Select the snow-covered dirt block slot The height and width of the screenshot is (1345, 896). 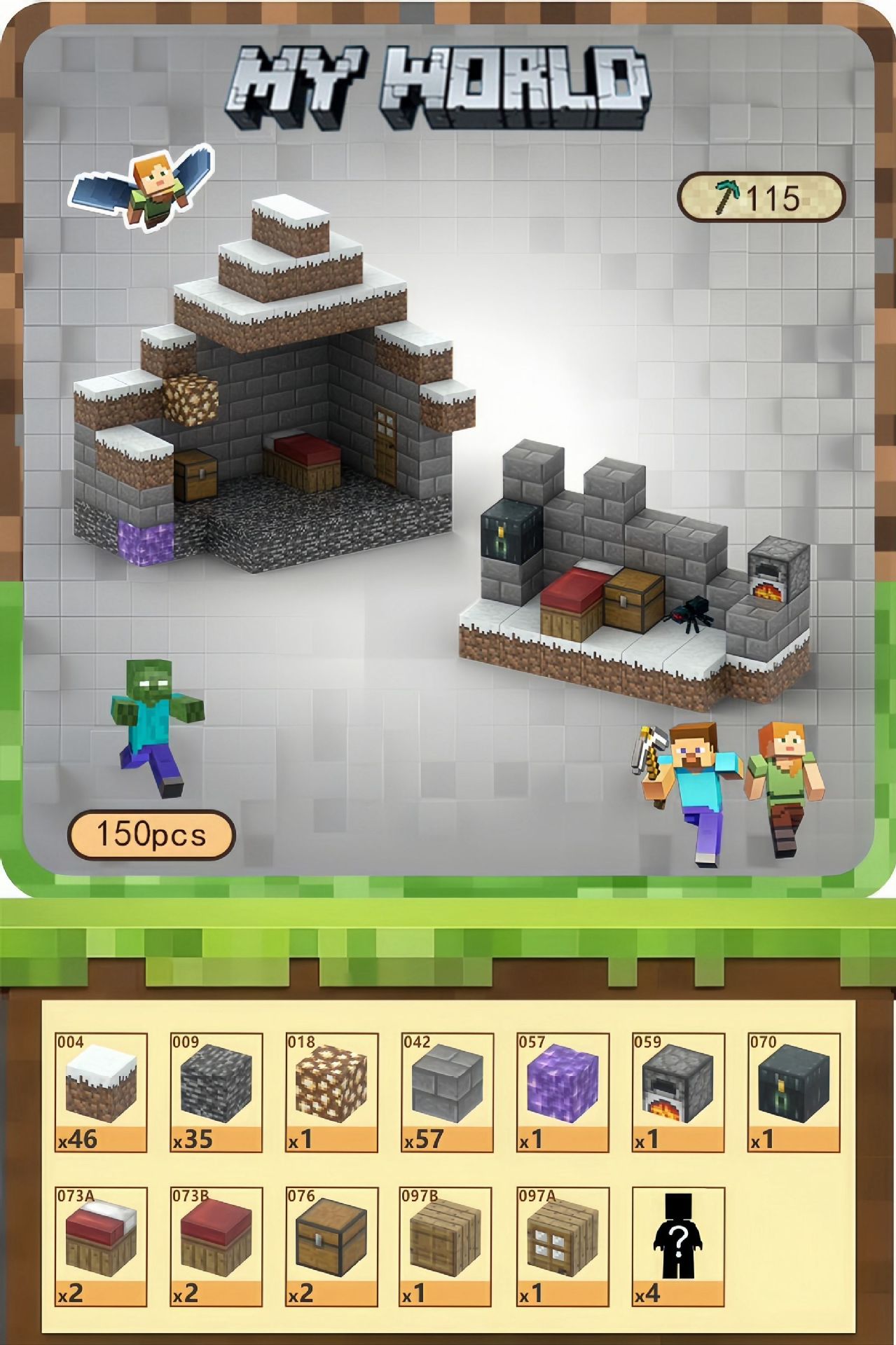click(101, 1092)
